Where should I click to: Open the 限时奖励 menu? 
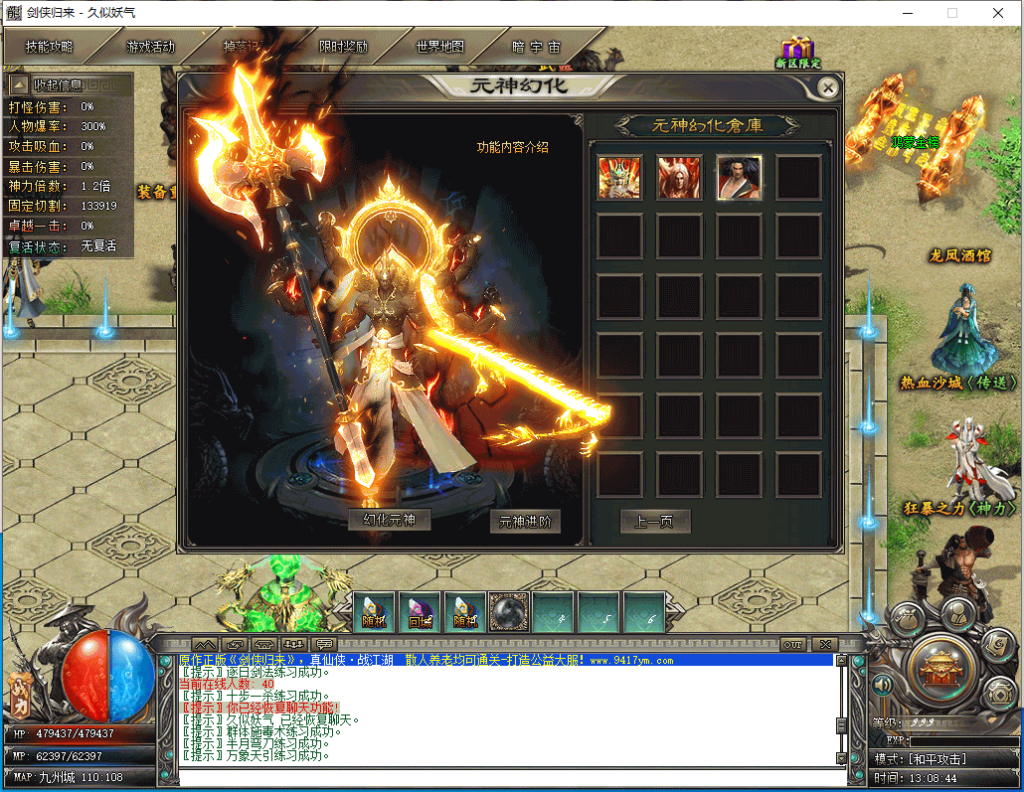[x=343, y=47]
